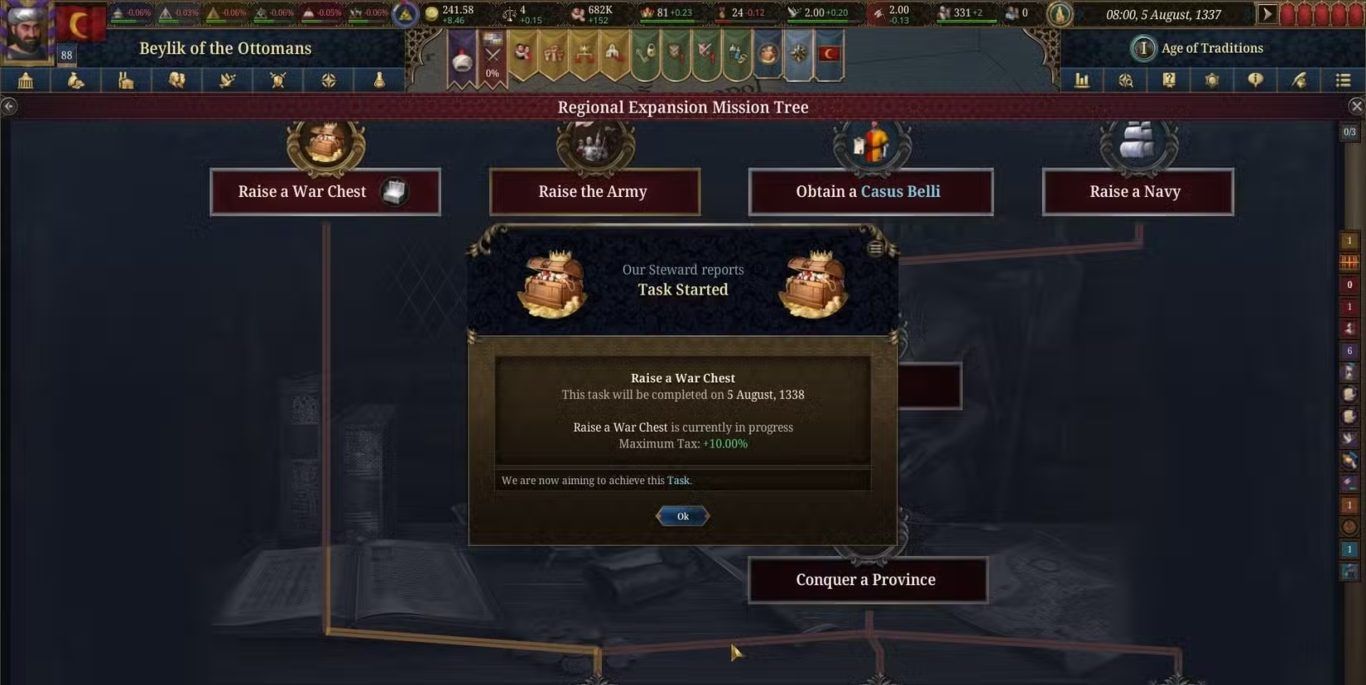Image resolution: width=1366 pixels, height=685 pixels.
Task: Open the crossed-swords shield military tab
Action: pyautogui.click(x=278, y=81)
